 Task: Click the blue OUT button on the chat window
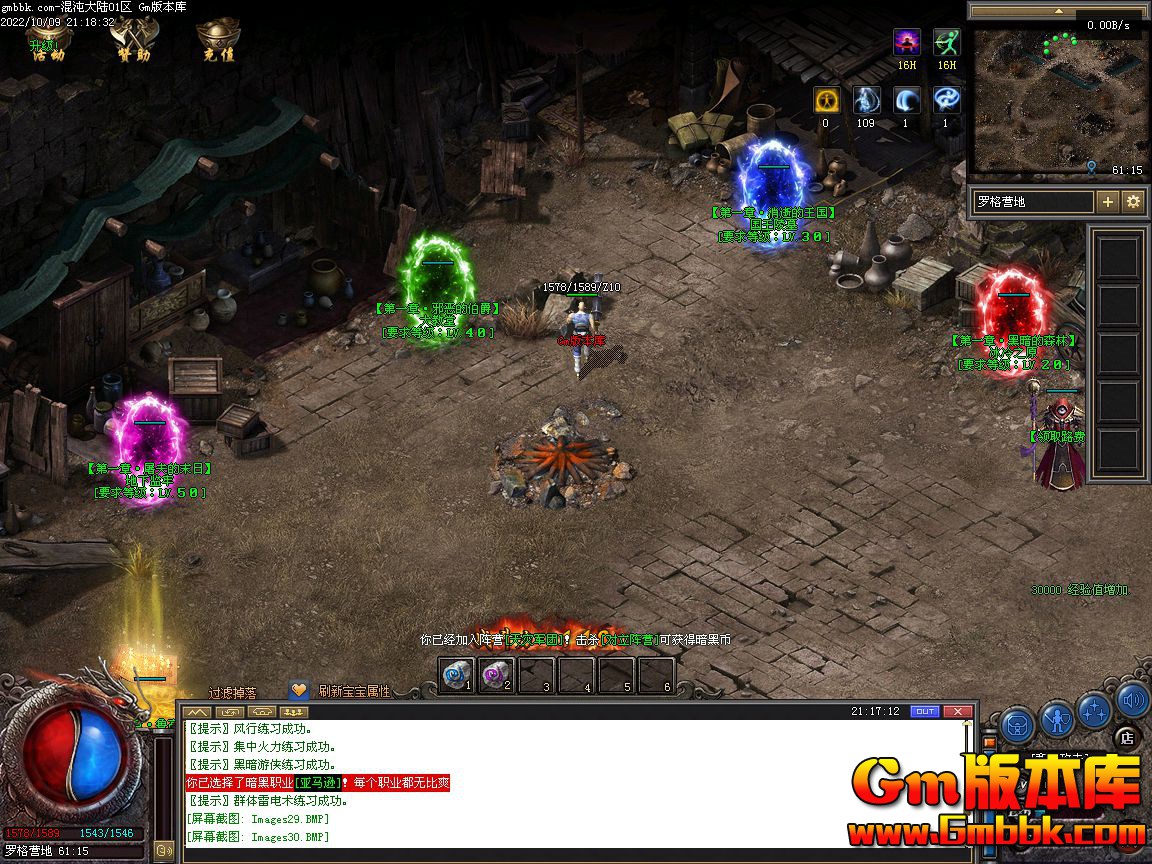pos(925,711)
